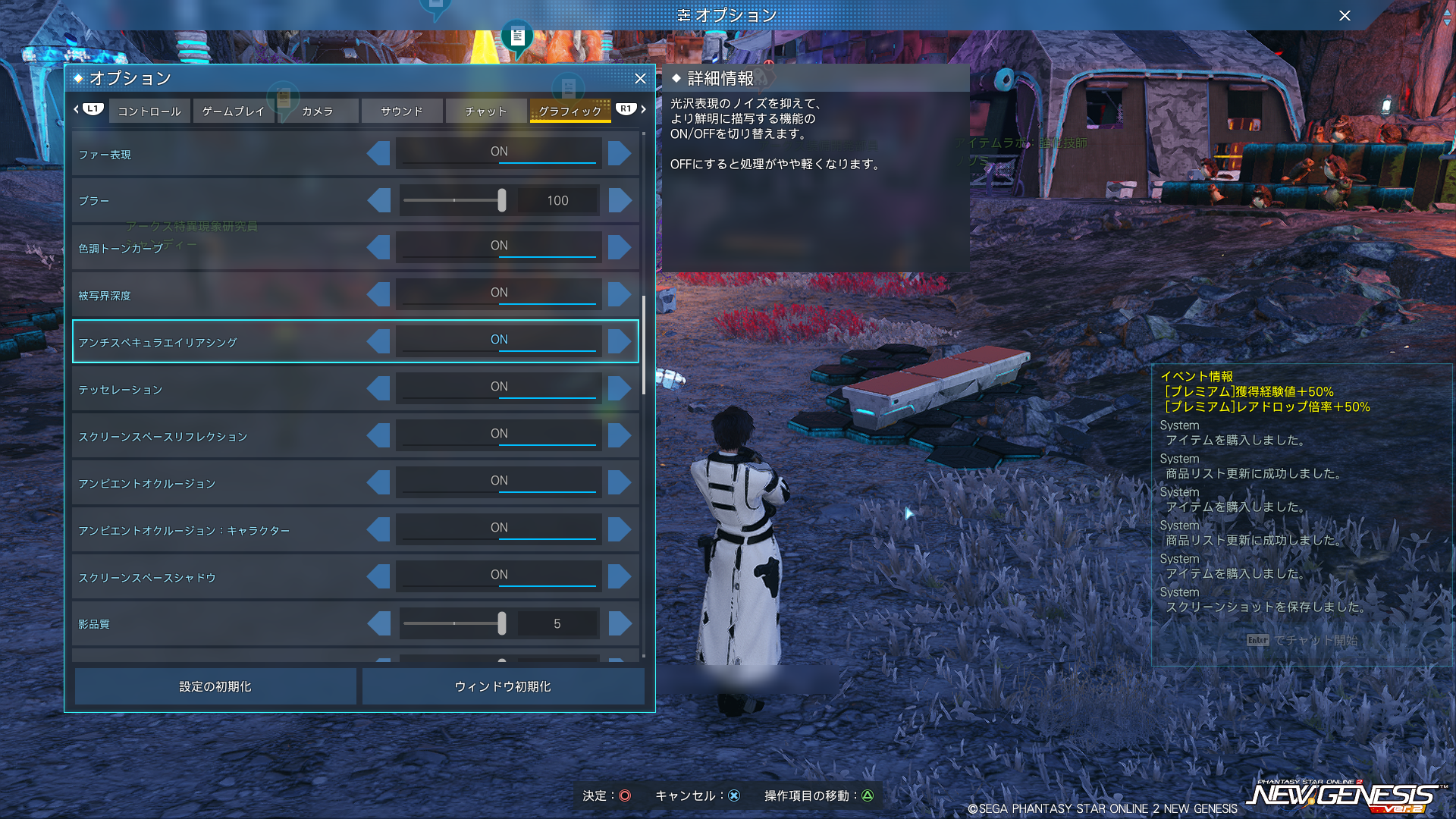The height and width of the screenshot is (819, 1456).
Task: Toggle テッセレーション with its right arrow
Action: 620,388
